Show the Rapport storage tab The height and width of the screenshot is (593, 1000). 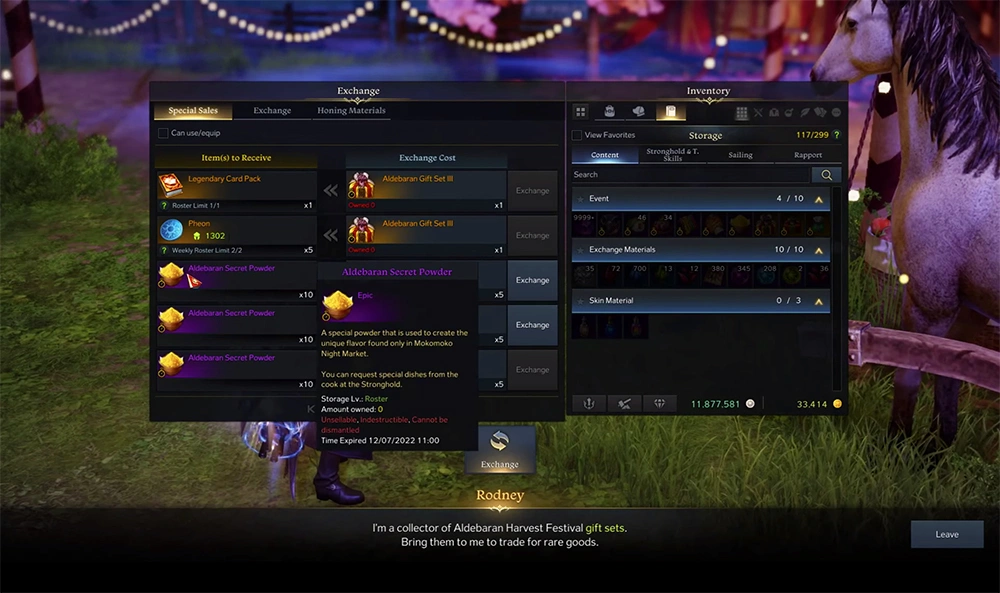[808, 155]
